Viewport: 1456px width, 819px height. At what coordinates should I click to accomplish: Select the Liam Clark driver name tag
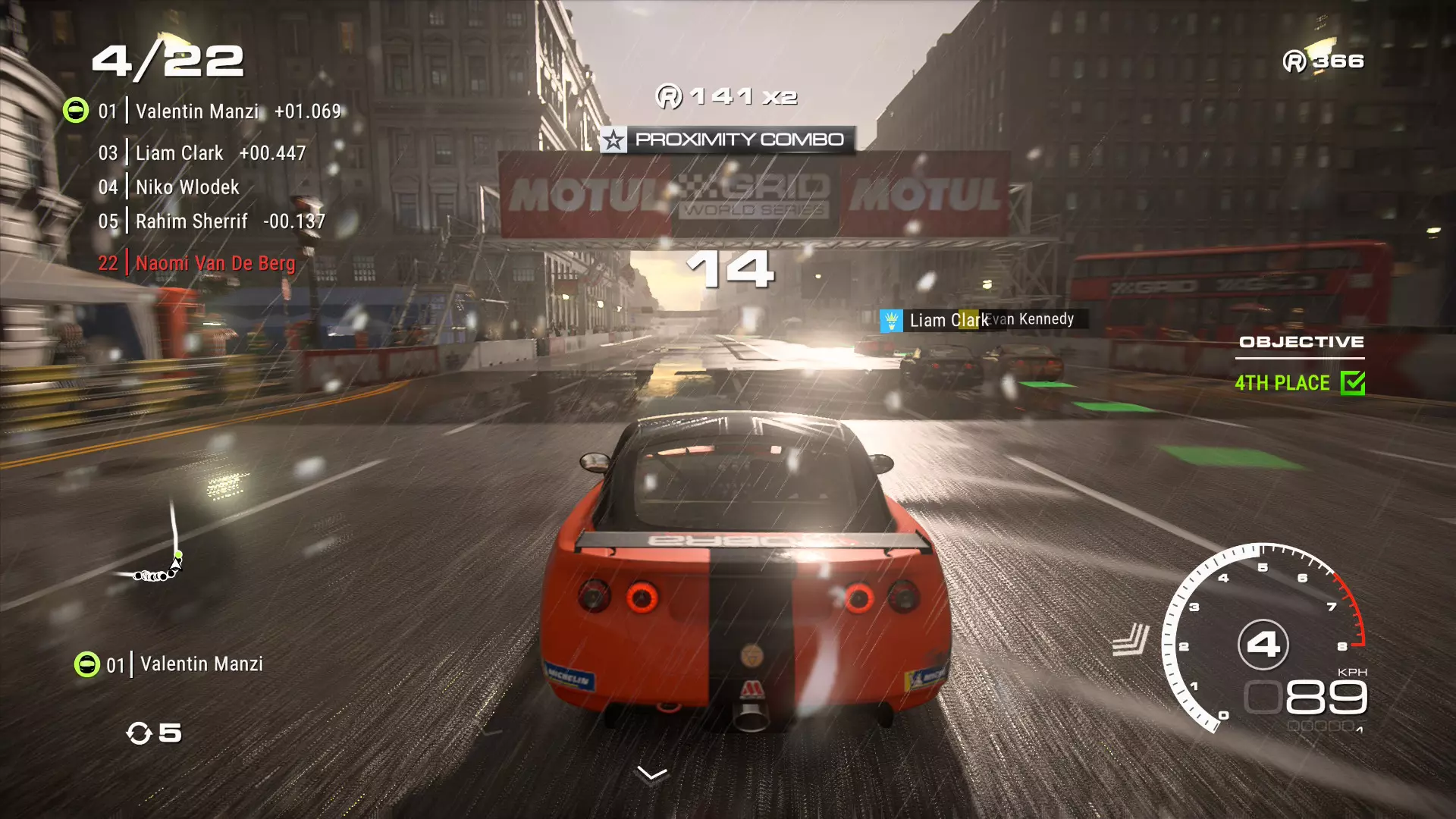(x=940, y=320)
